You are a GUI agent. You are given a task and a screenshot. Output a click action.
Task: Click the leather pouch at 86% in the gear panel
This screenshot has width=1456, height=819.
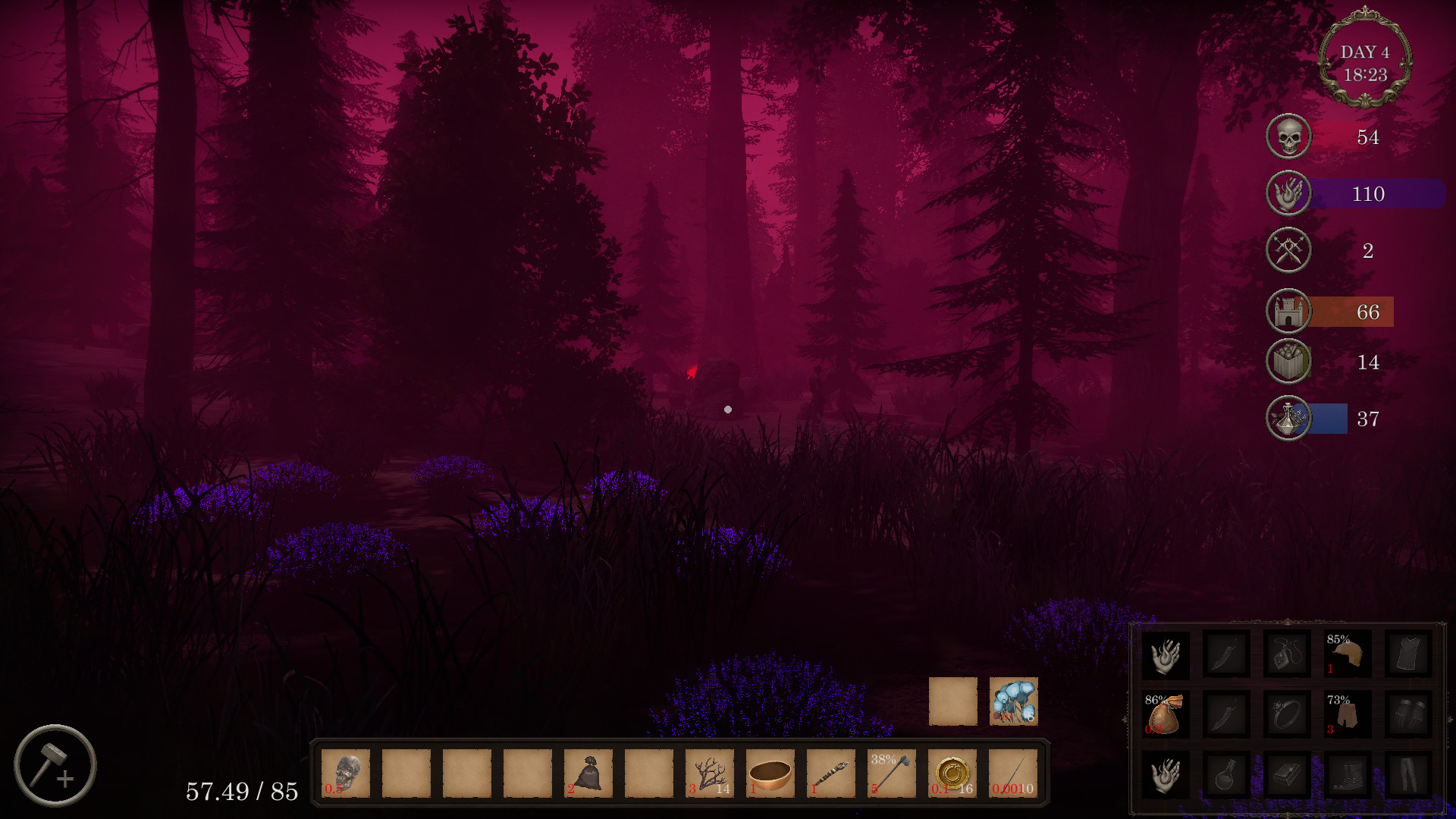[x=1166, y=713]
